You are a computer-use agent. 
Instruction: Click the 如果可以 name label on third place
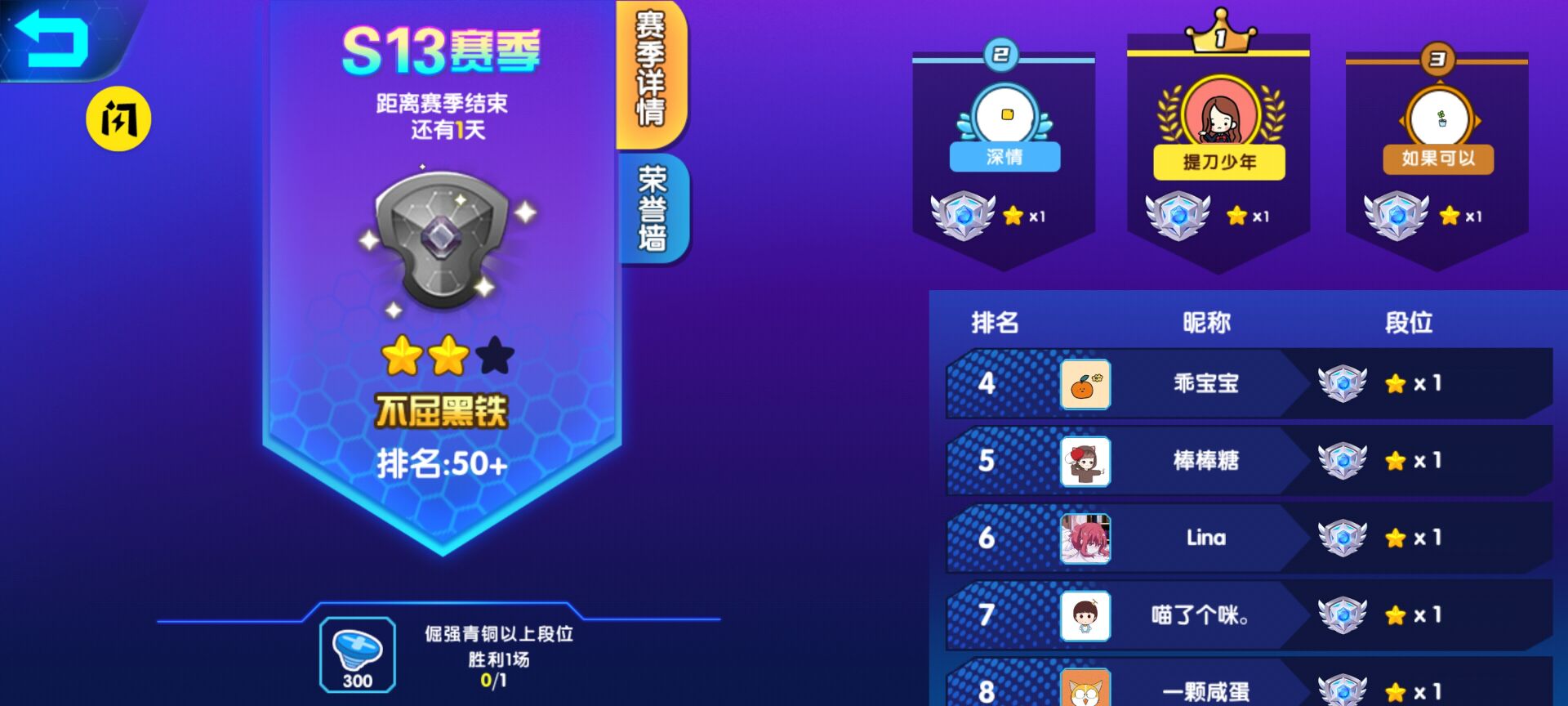[x=1440, y=157]
